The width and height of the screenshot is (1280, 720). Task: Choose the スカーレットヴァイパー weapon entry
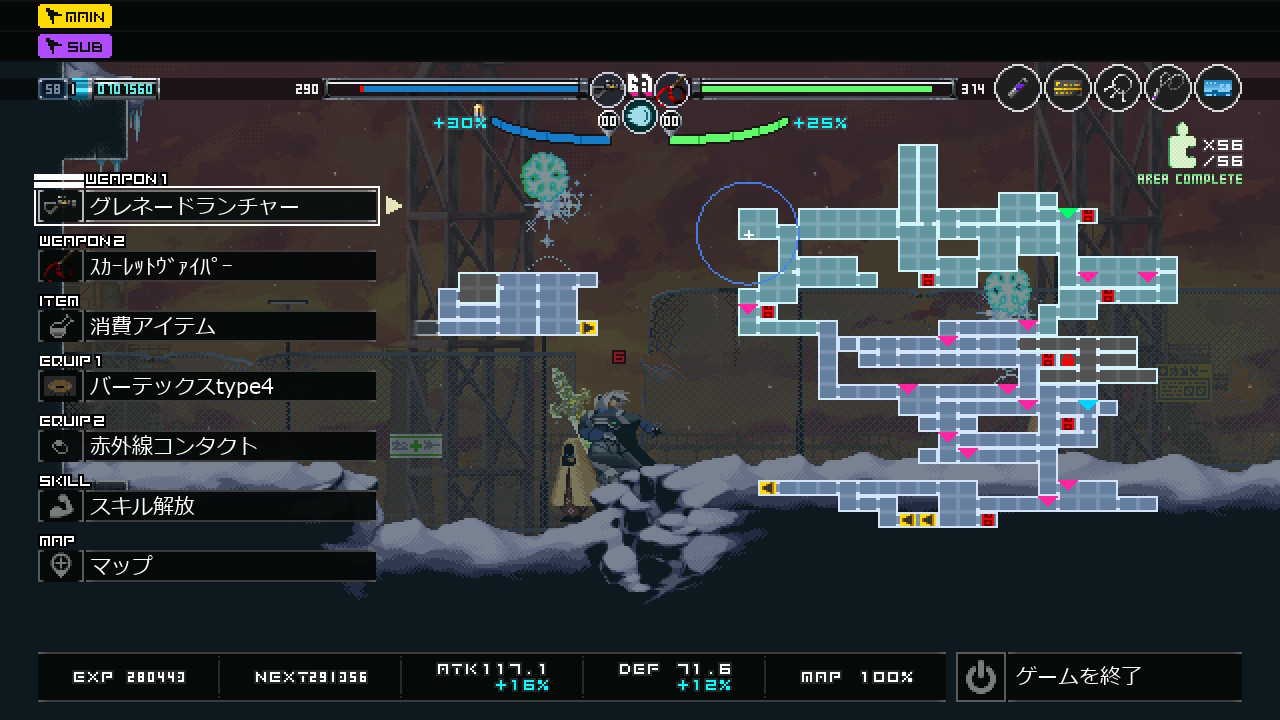(207, 266)
